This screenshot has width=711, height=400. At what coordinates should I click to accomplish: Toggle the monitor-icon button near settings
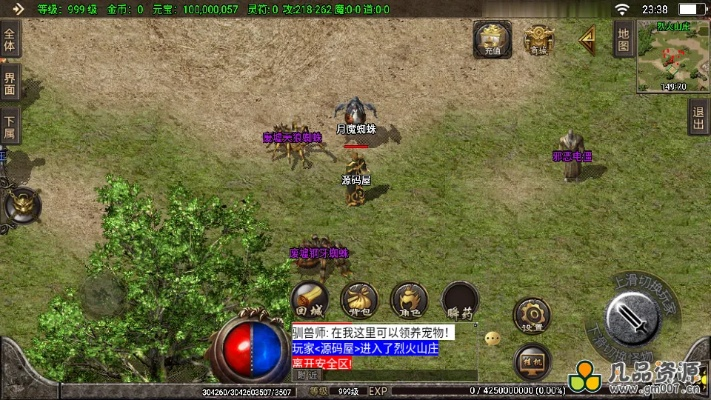point(531,359)
